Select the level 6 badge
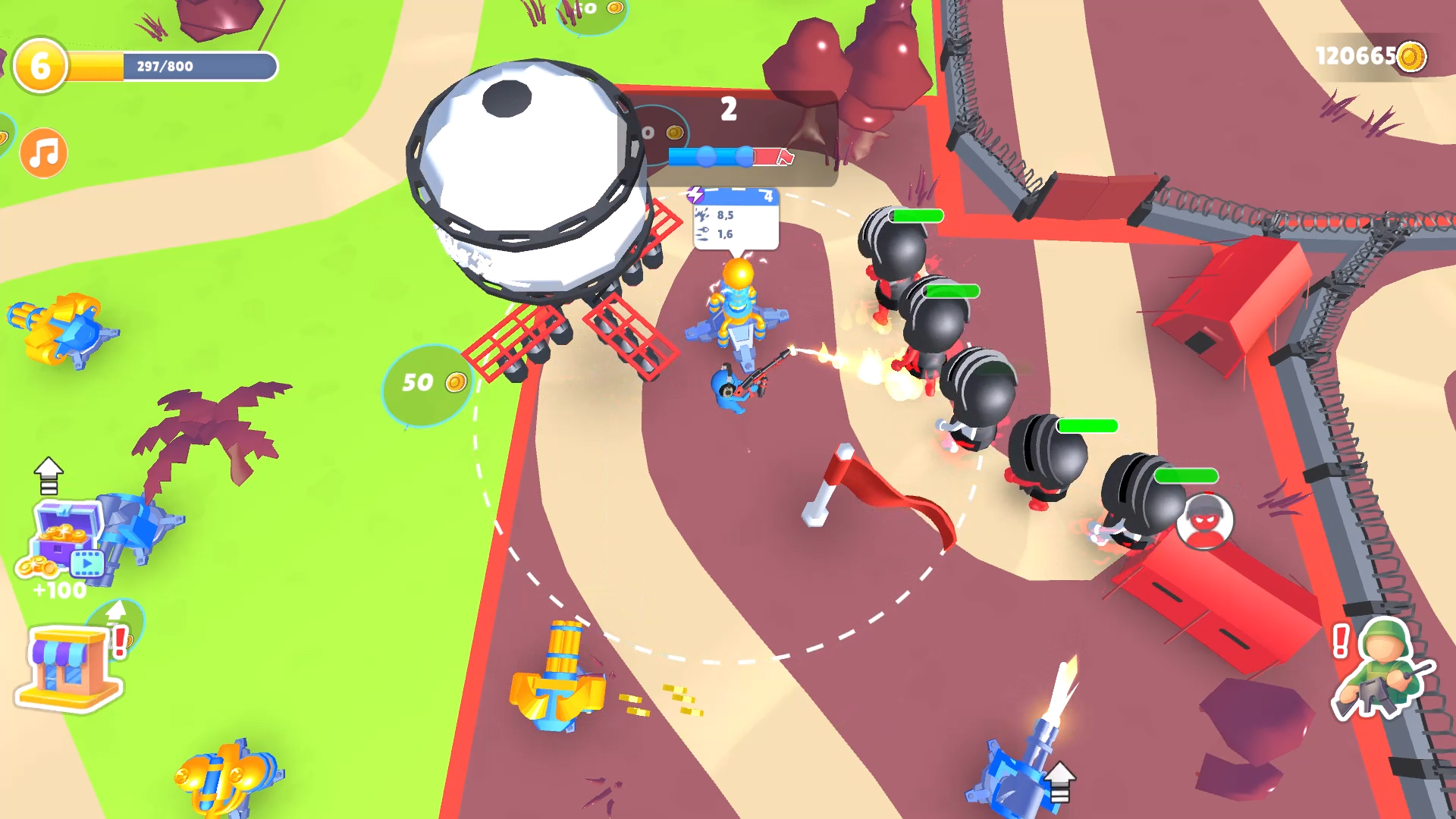 [x=39, y=65]
